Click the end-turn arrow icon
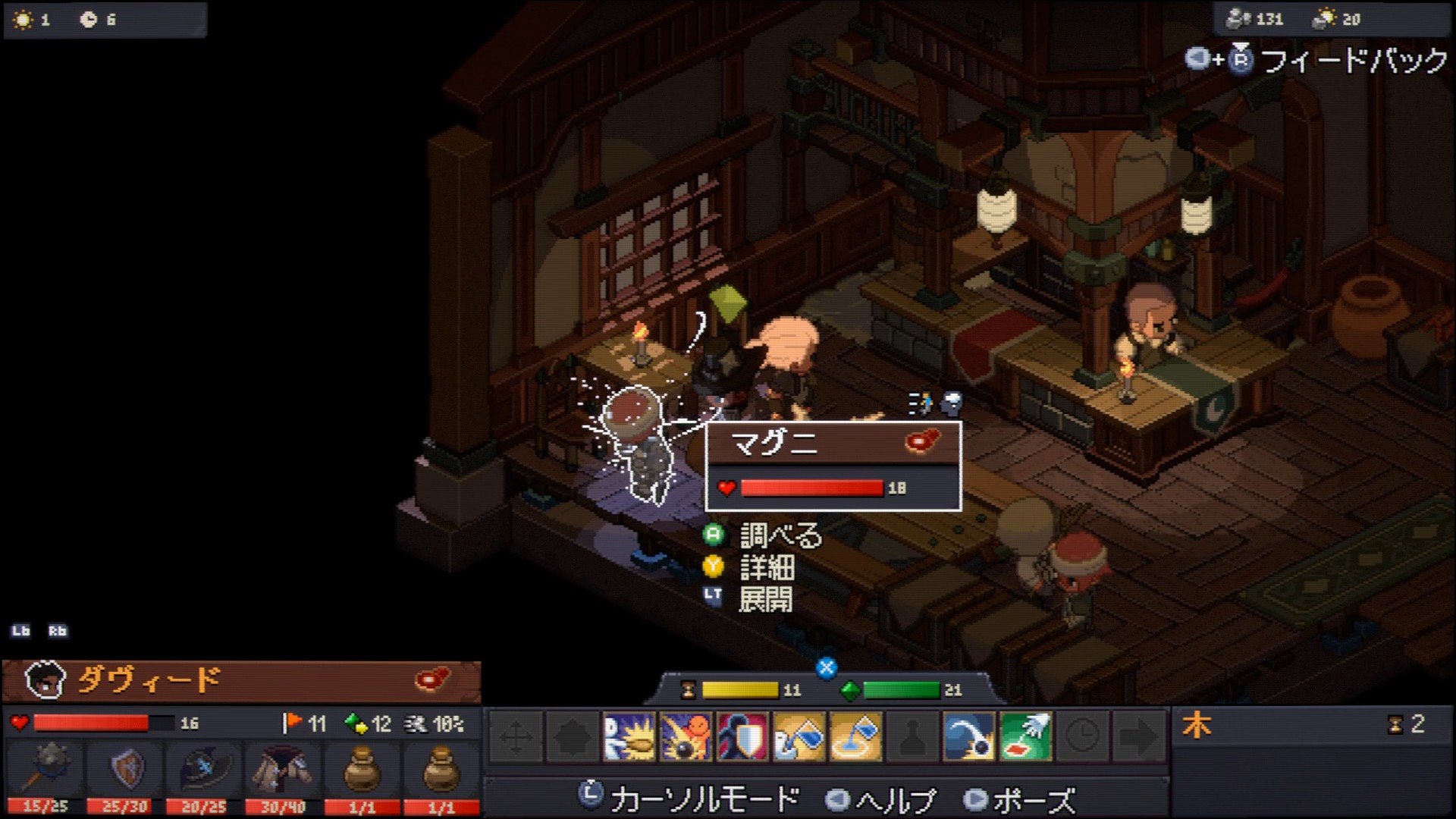1456x819 pixels. point(1139,736)
